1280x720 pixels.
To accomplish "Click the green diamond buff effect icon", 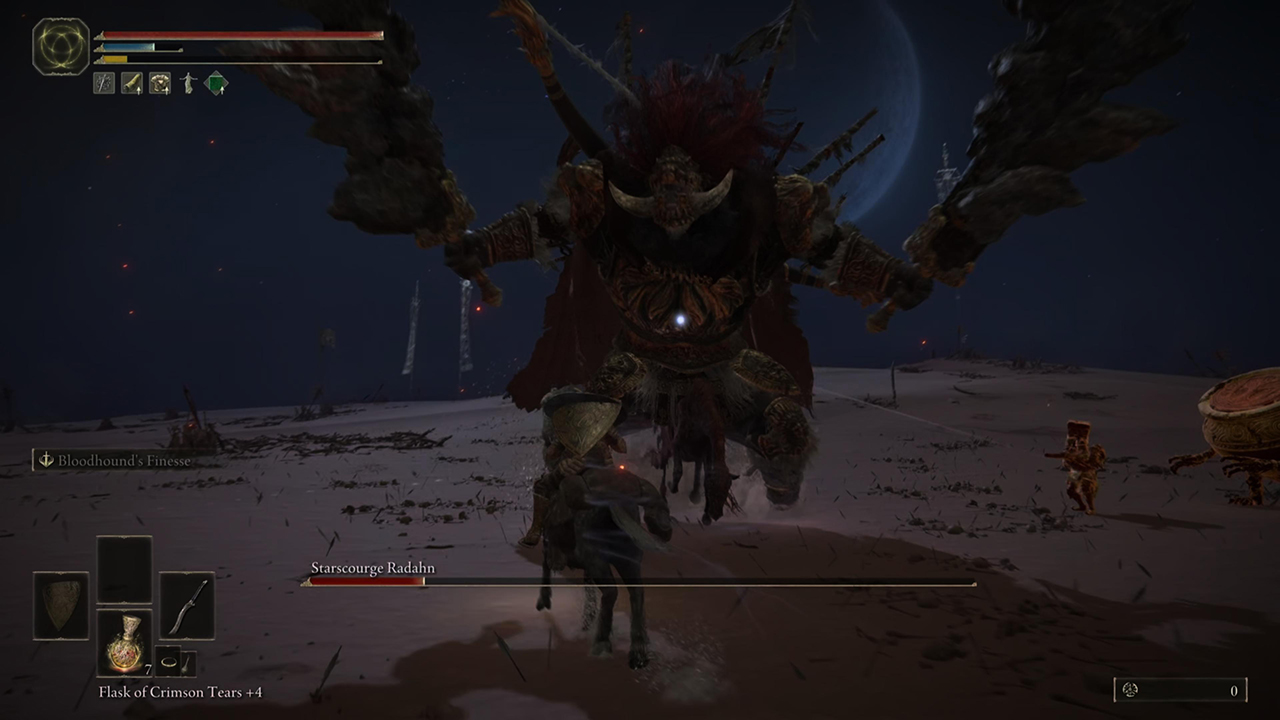I will click(217, 83).
